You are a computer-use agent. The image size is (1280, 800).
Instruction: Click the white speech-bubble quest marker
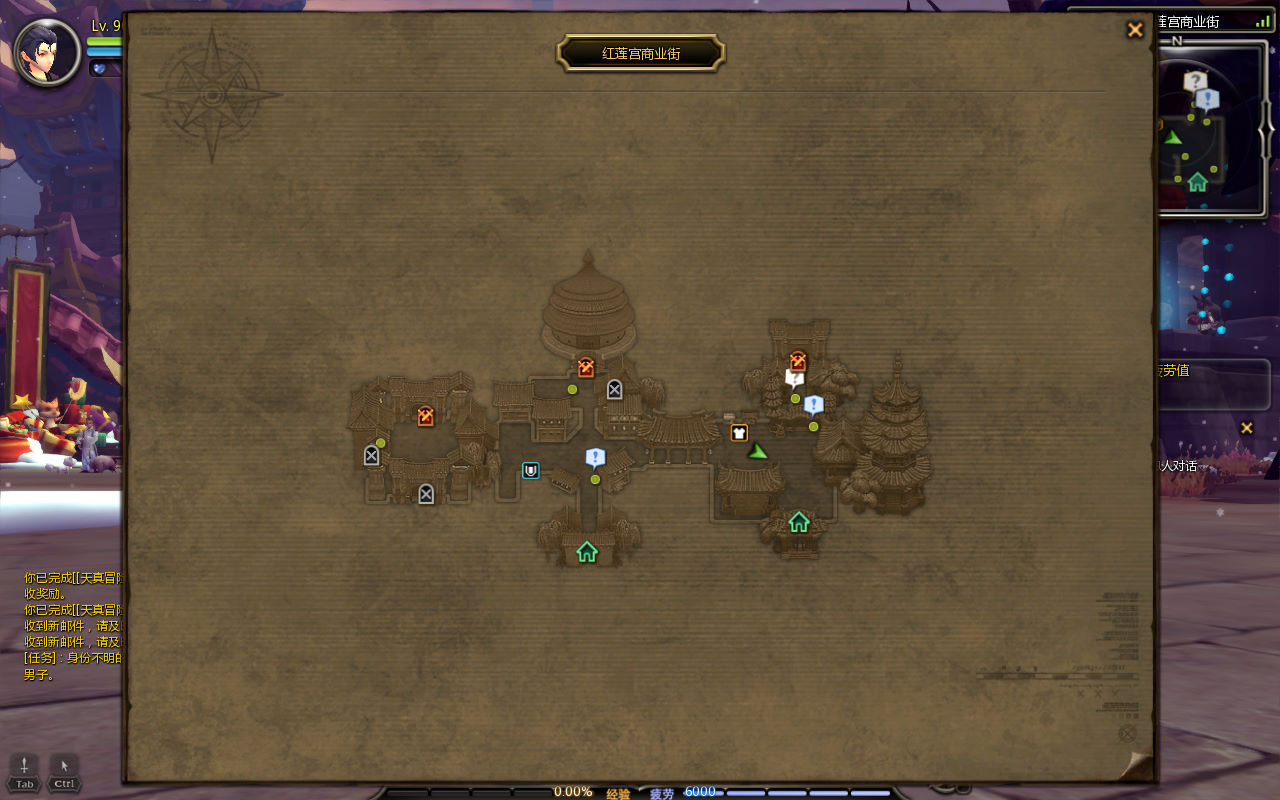(x=795, y=378)
